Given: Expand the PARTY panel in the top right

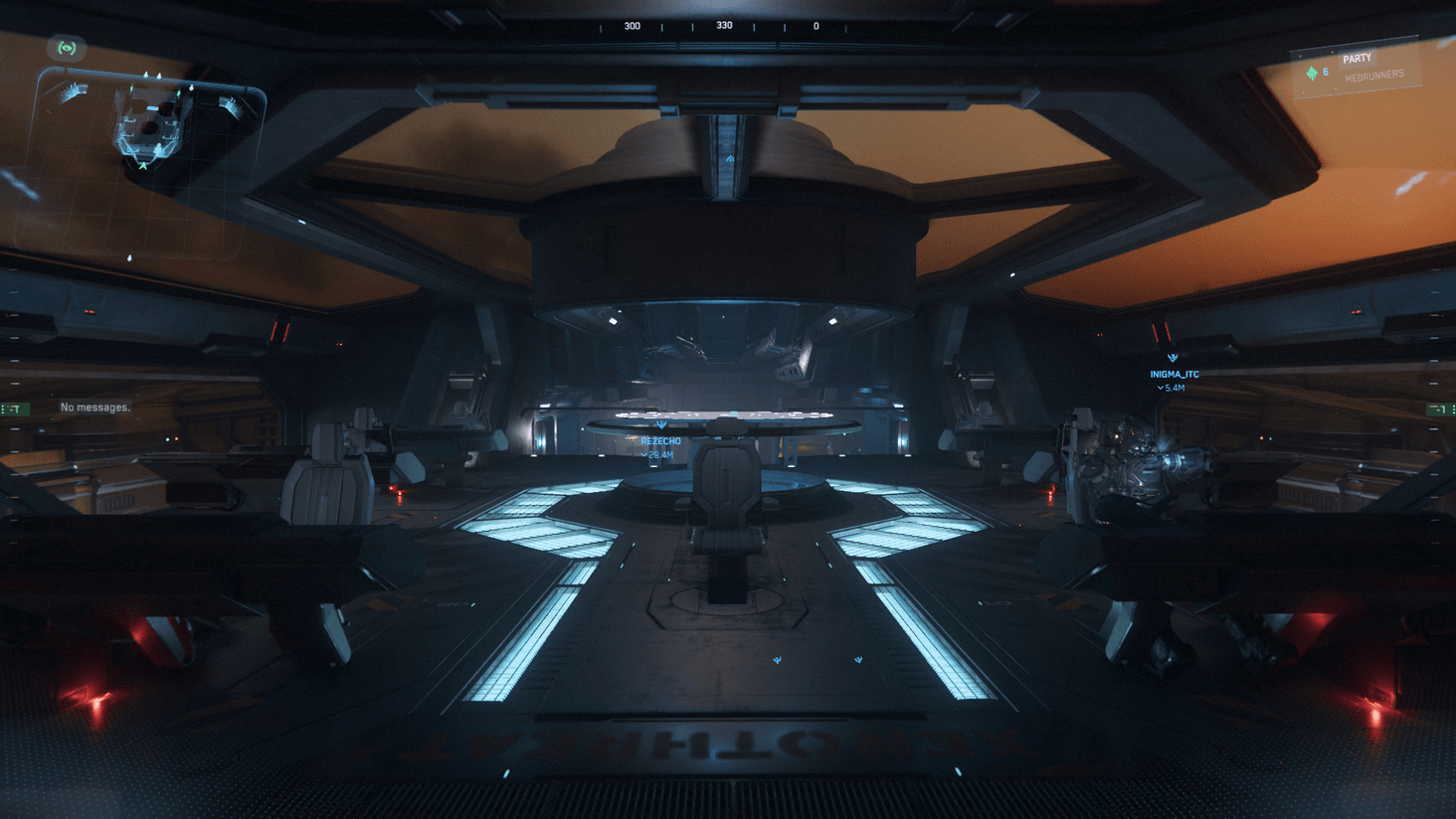Looking at the screenshot, I should [x=1358, y=58].
